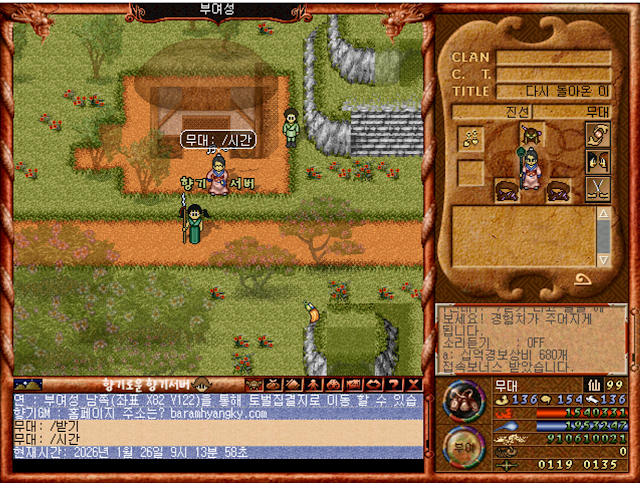This screenshot has height=483, width=640.
Task: Click the book icon in the toolbar
Action: click(293, 384)
